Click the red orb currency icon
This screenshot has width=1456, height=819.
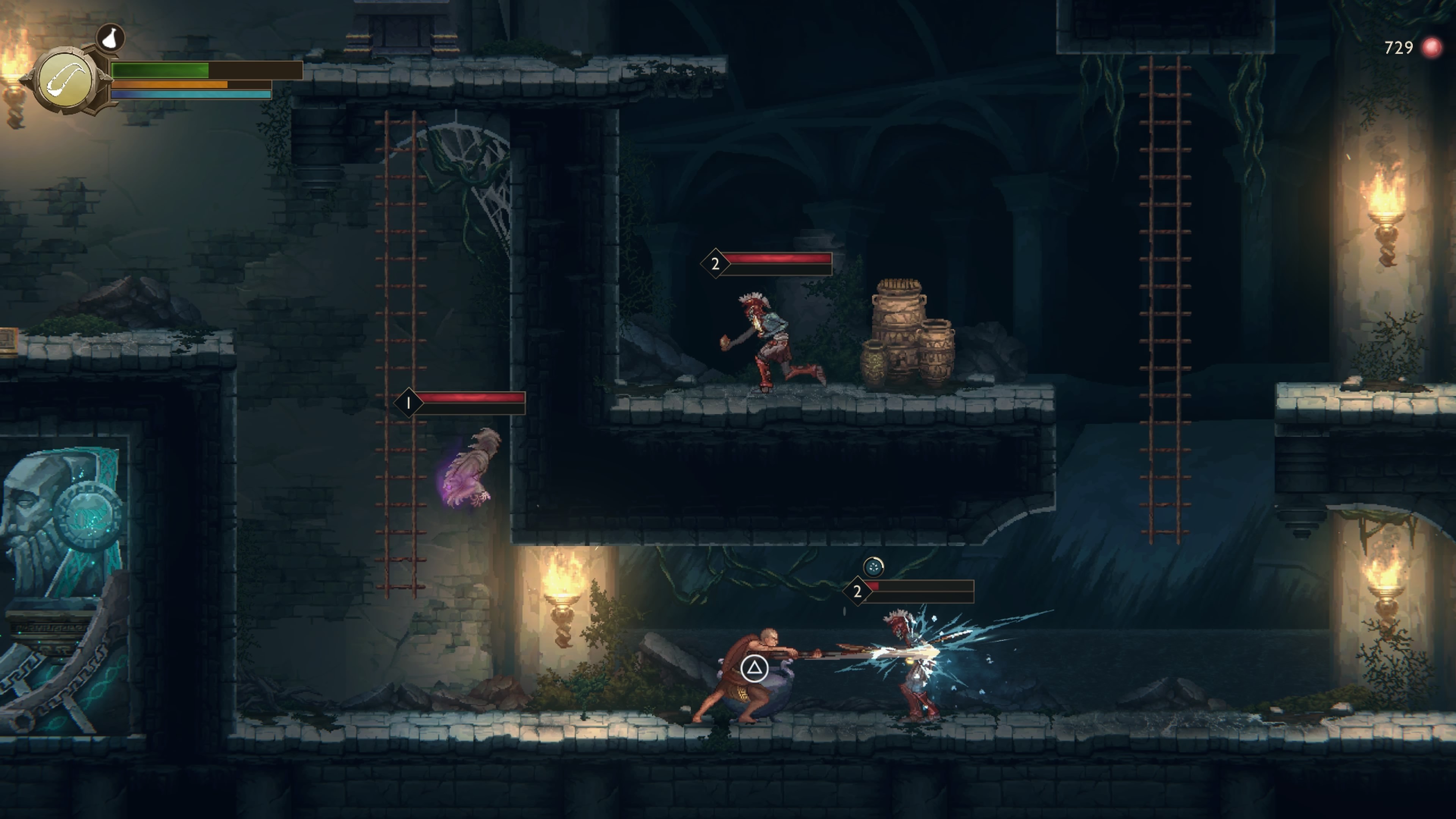point(1431,47)
